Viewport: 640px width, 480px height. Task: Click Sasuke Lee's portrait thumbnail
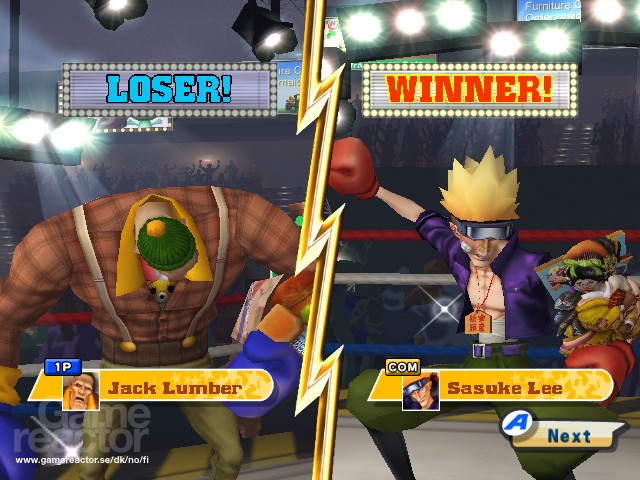420,391
